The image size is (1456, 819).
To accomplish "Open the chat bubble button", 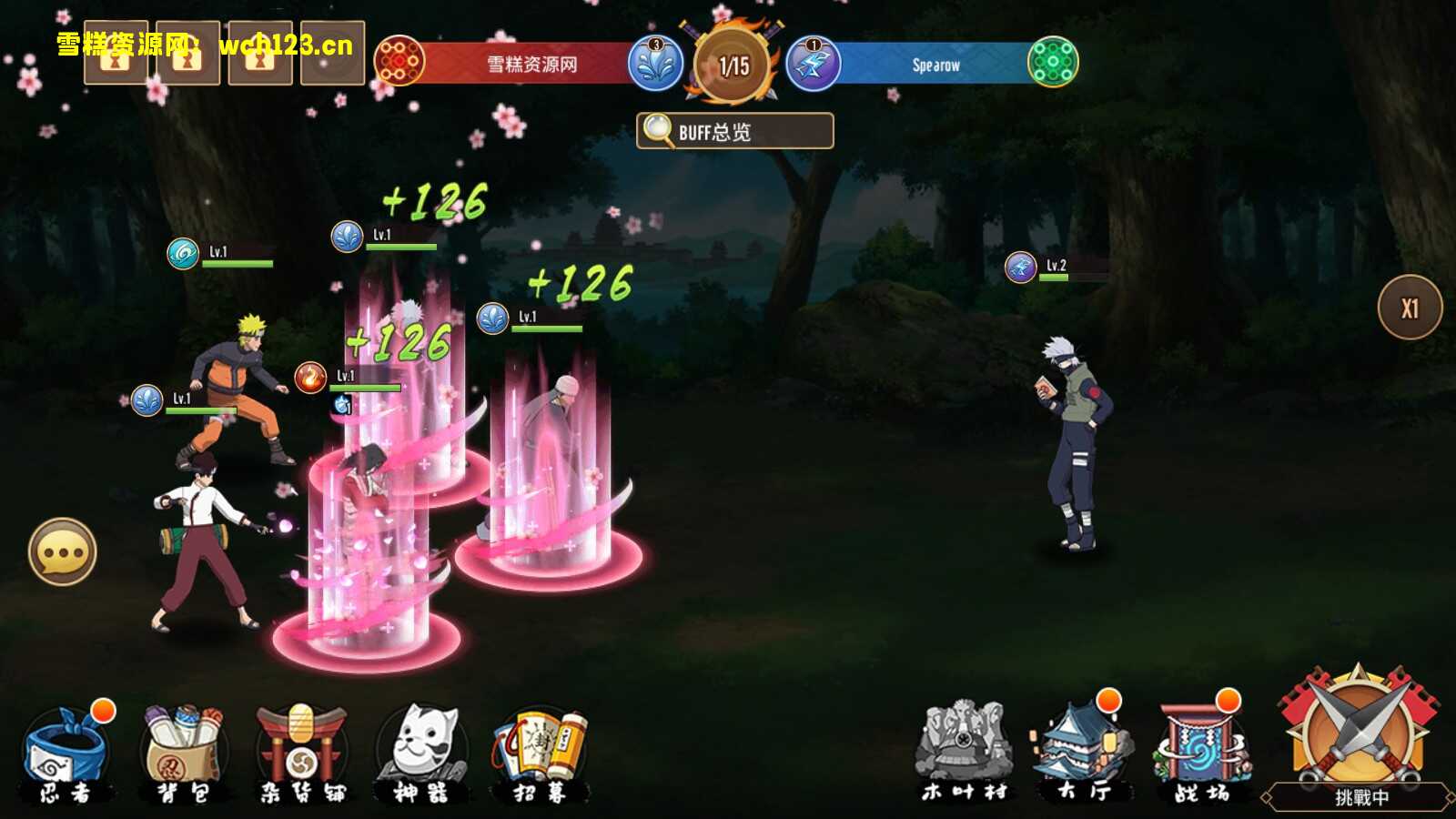I will click(63, 552).
